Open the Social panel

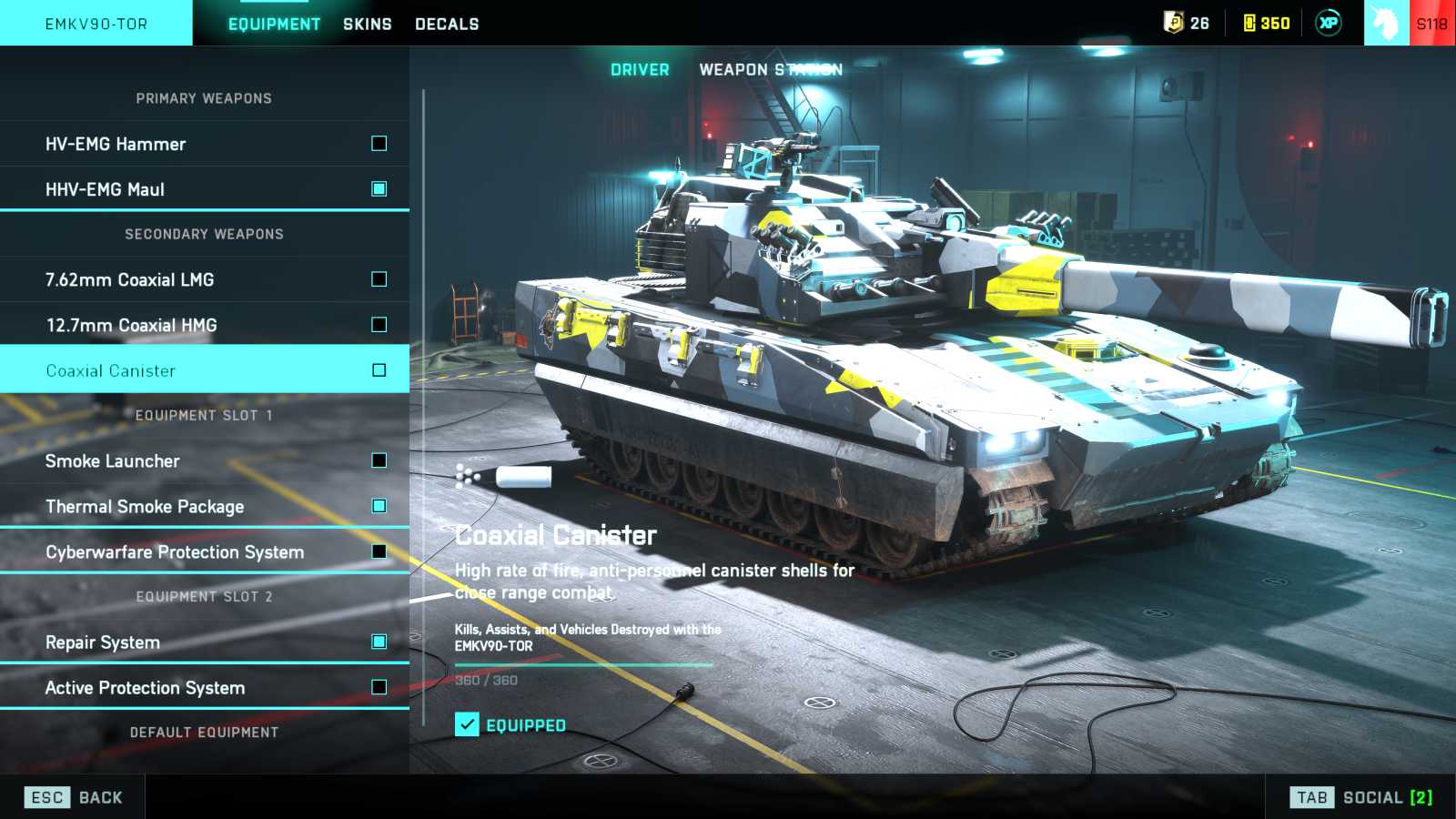pos(1360,797)
